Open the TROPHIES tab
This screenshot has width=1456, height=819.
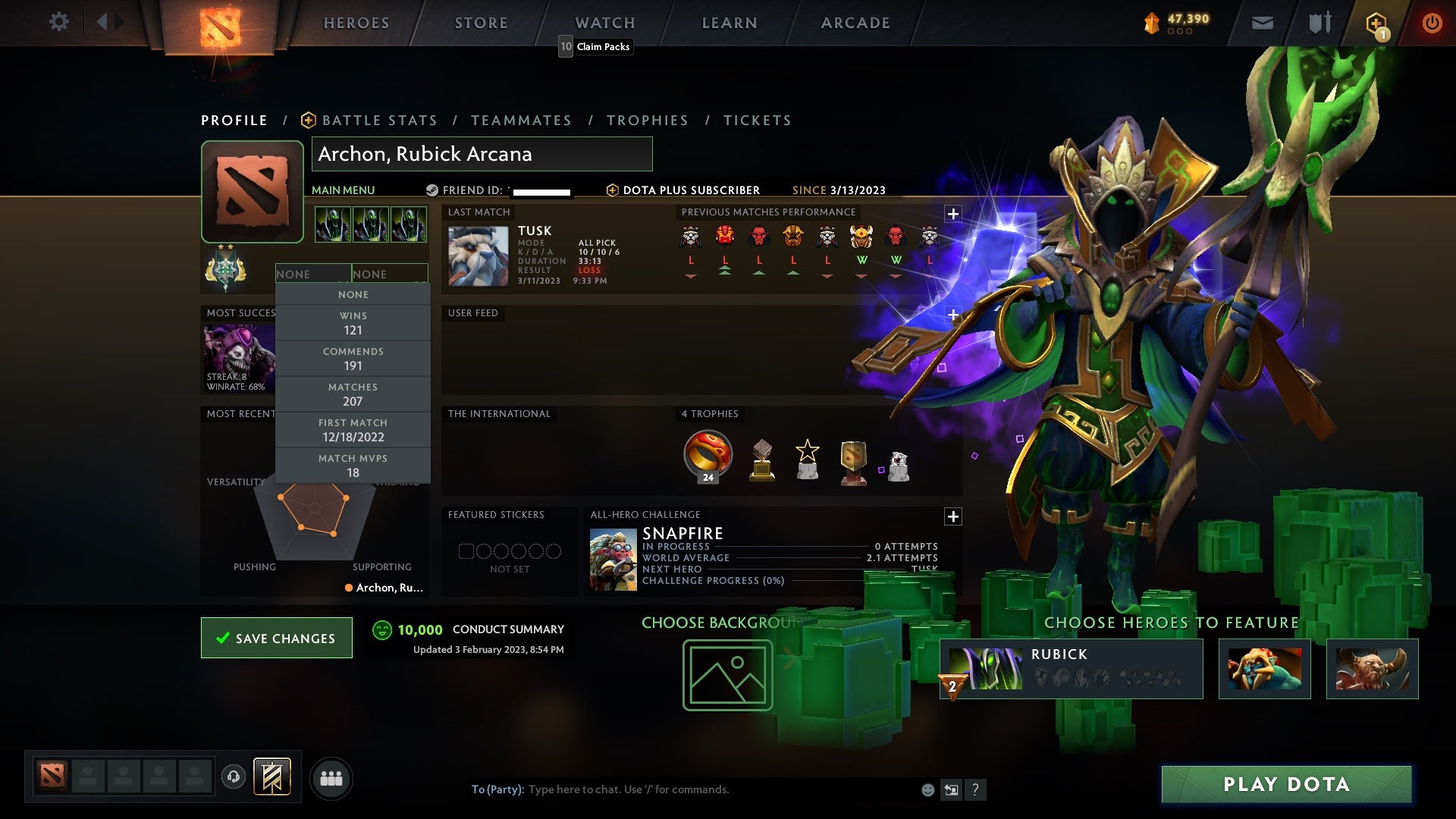(x=647, y=120)
